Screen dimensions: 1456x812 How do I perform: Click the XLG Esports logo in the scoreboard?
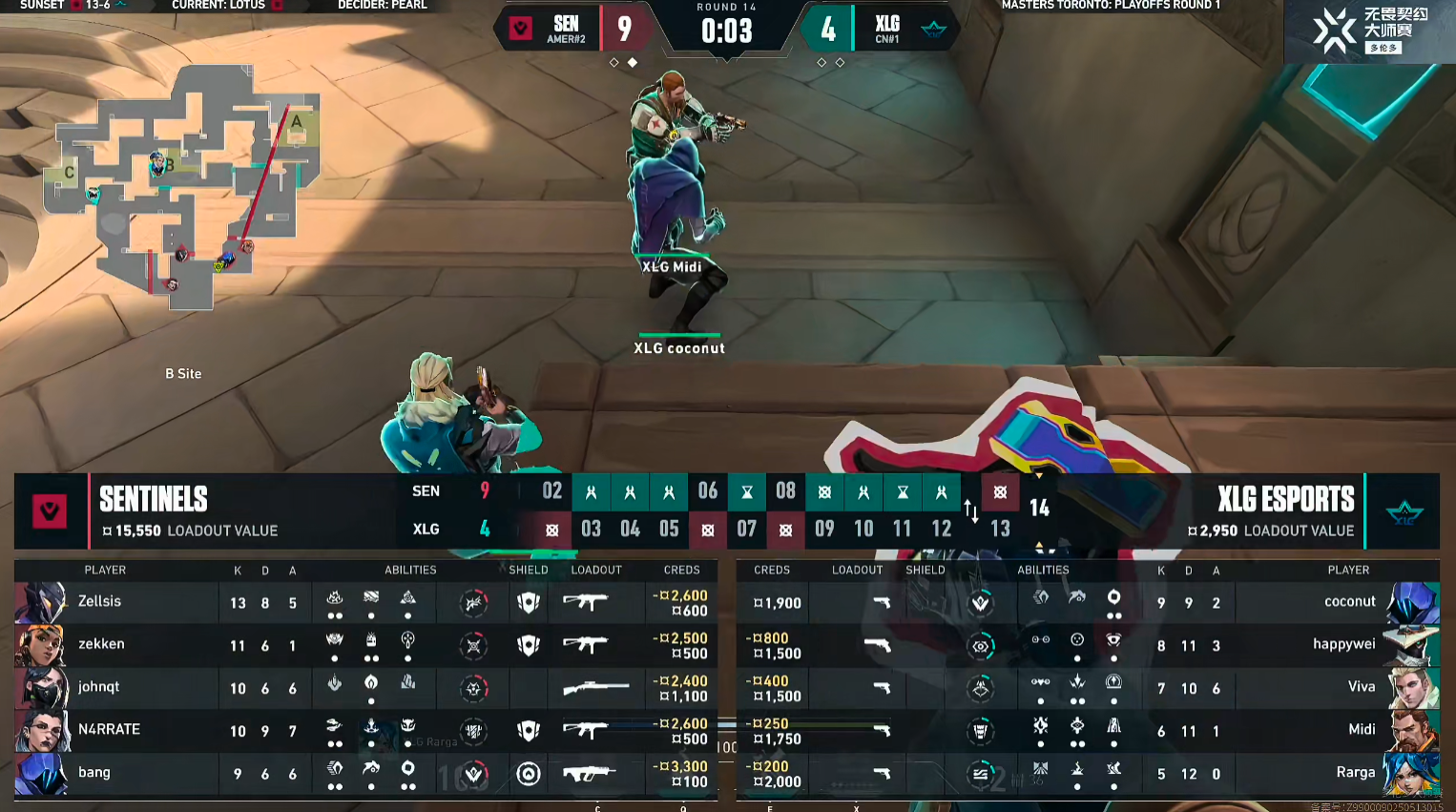tap(1404, 512)
